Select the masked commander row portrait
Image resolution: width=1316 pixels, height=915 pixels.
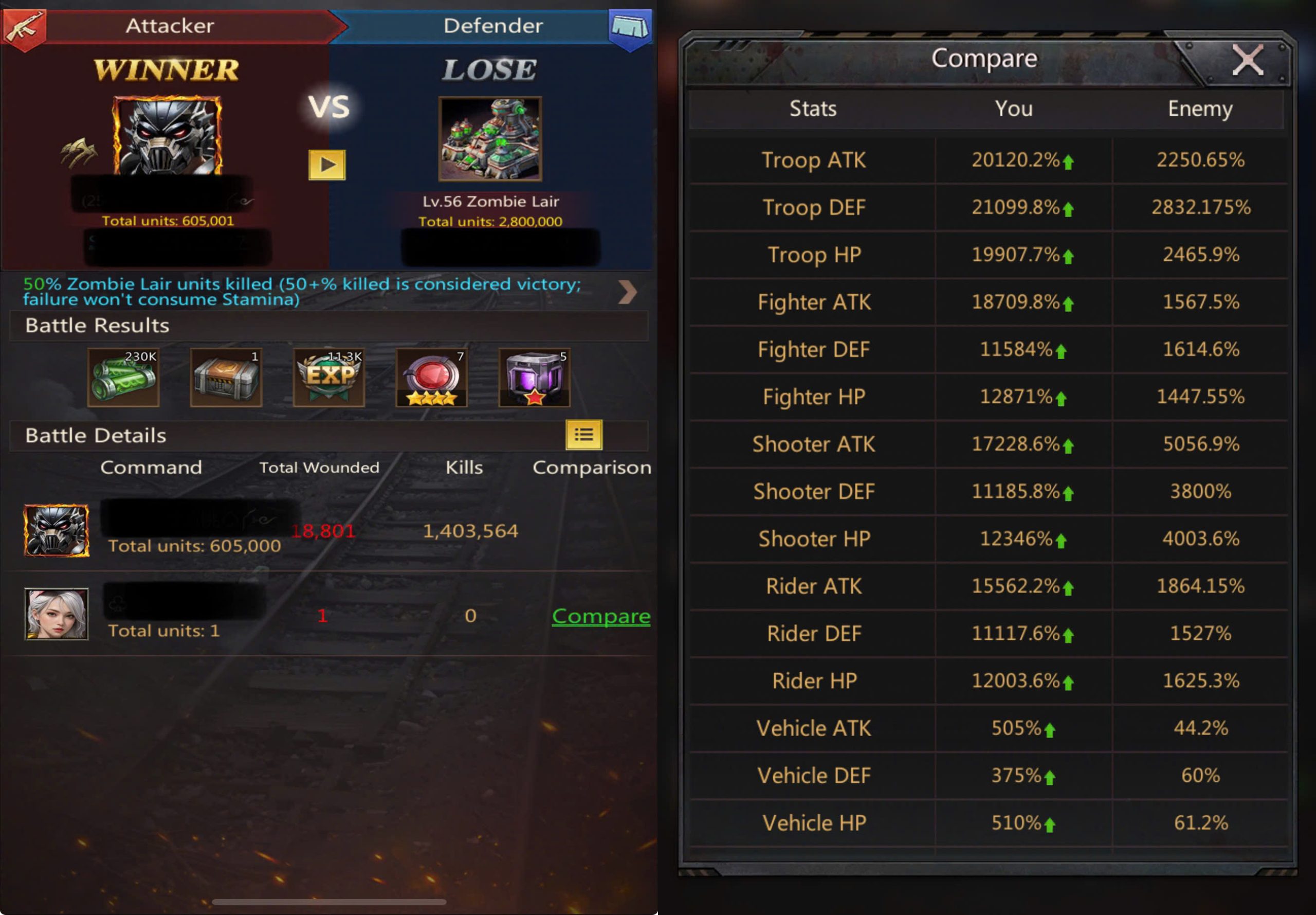point(56,530)
